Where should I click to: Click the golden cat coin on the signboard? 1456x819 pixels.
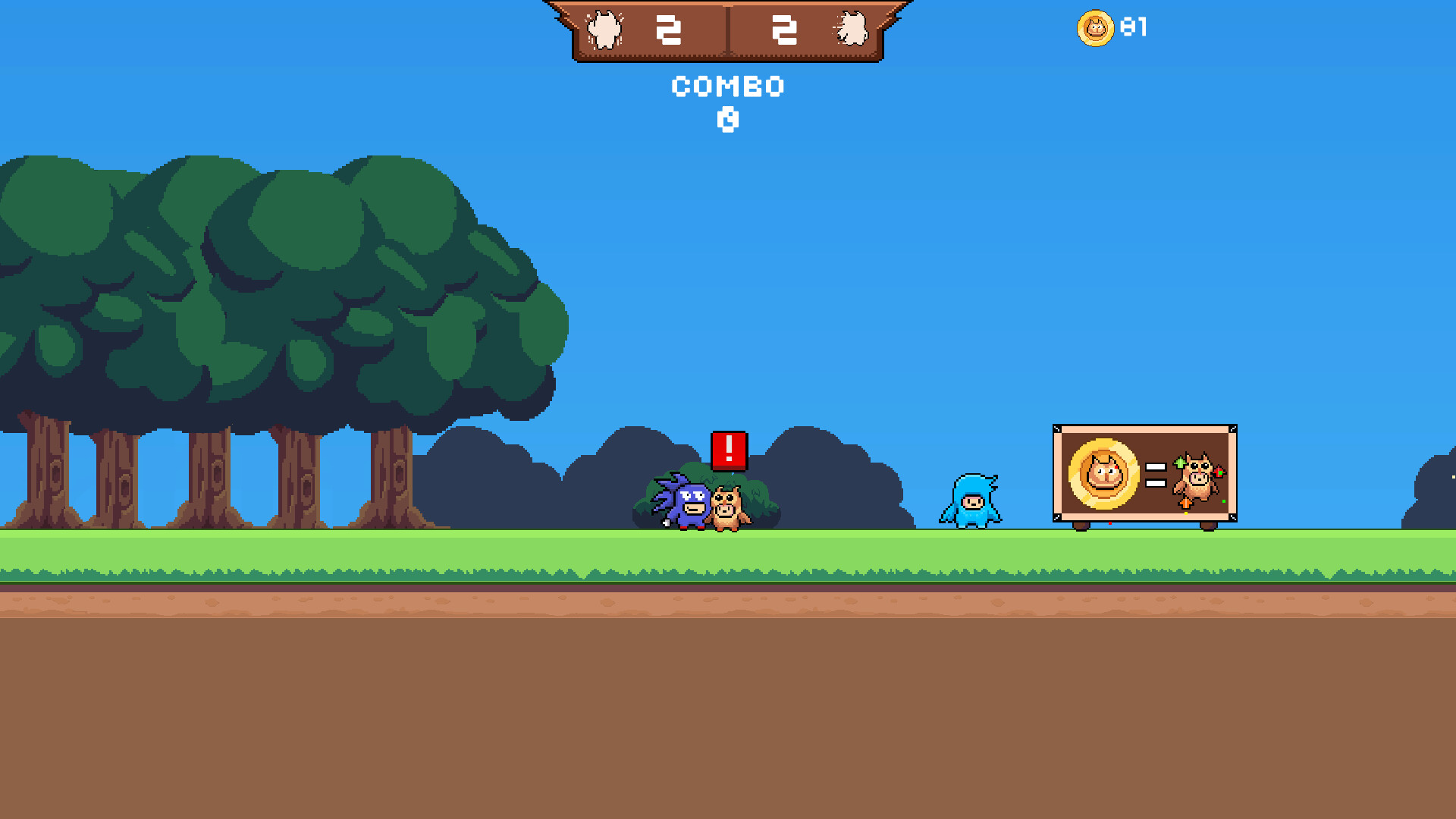(1102, 473)
